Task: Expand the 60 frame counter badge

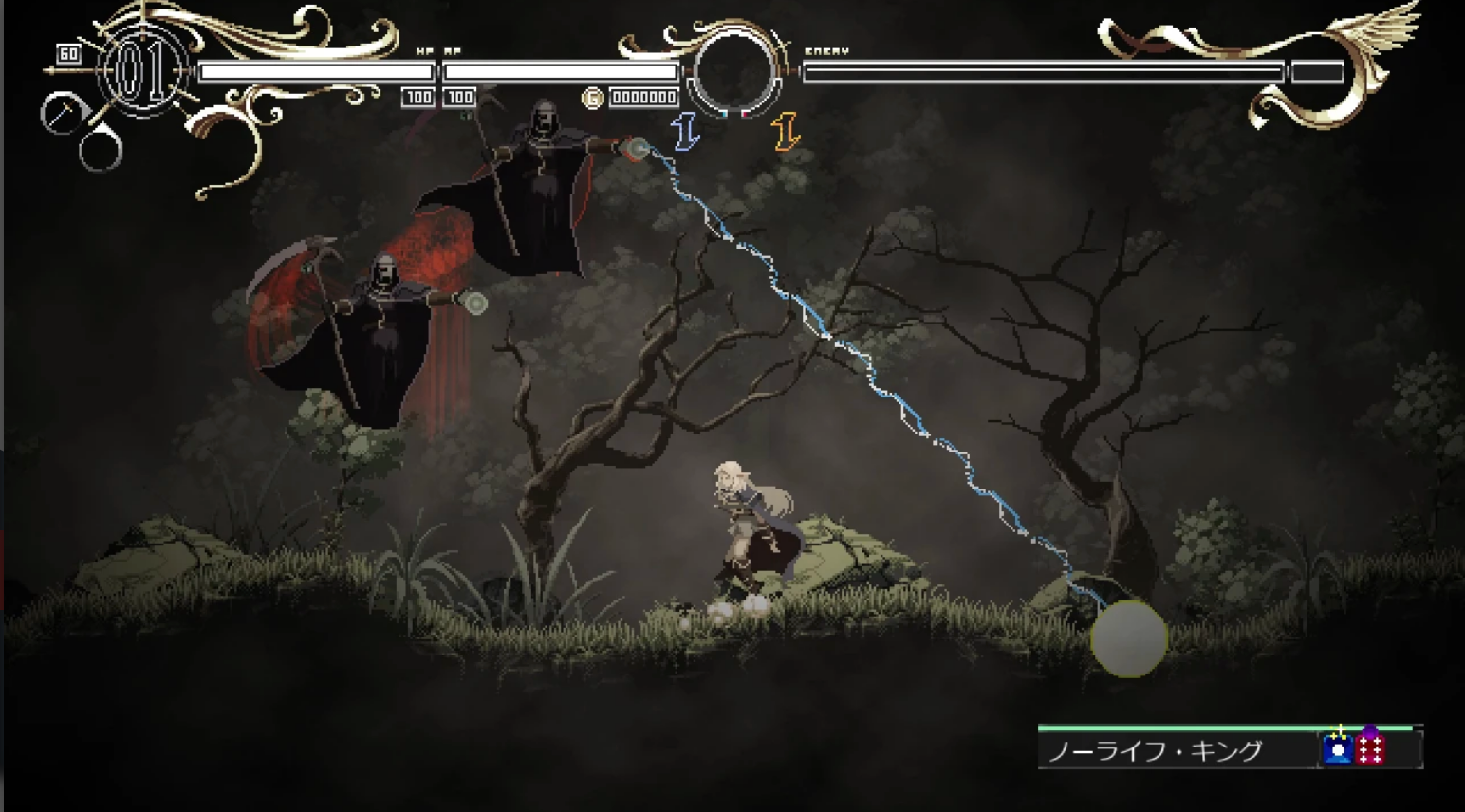Action: tap(66, 55)
